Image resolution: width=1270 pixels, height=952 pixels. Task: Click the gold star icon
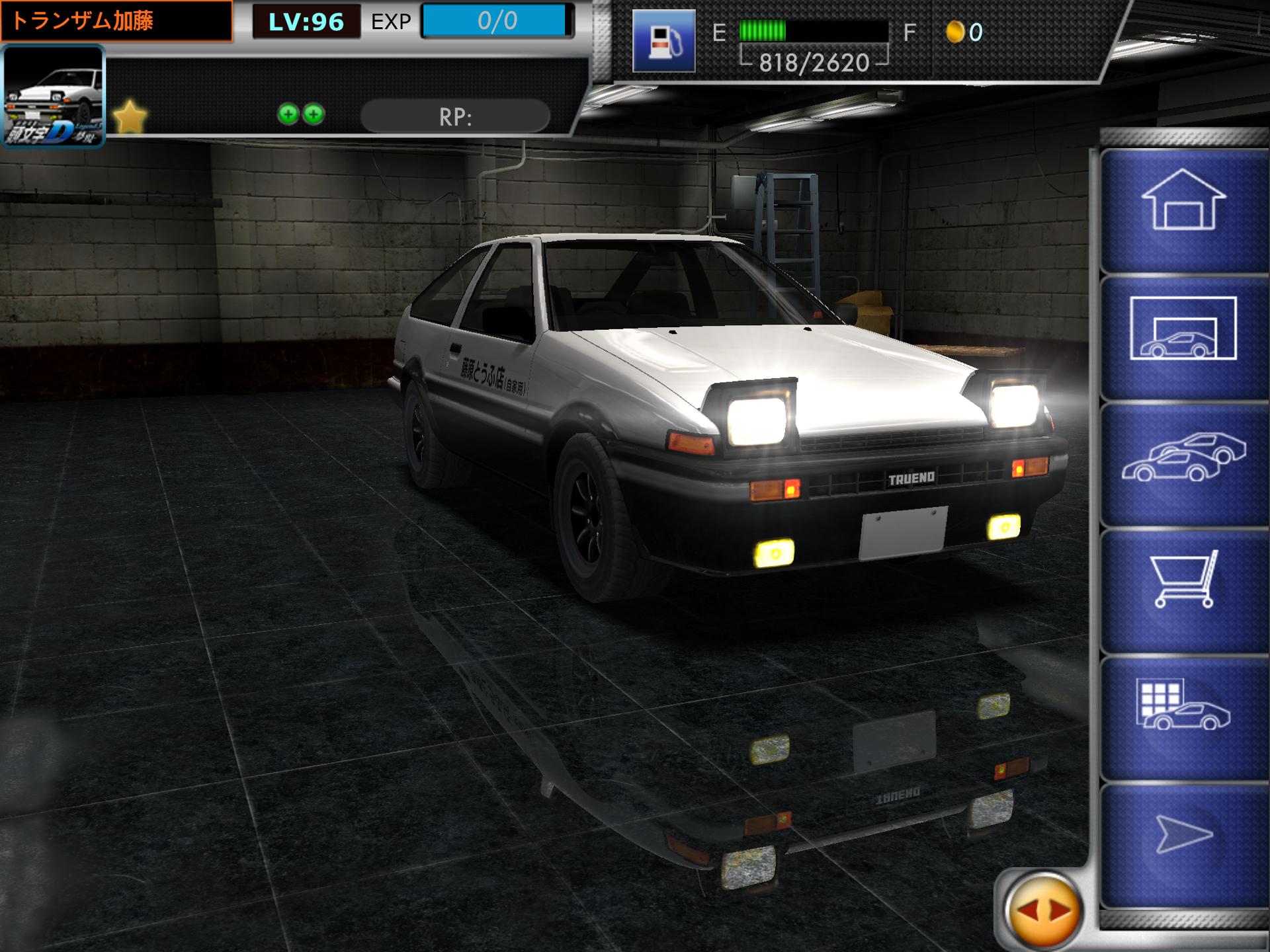[x=130, y=117]
